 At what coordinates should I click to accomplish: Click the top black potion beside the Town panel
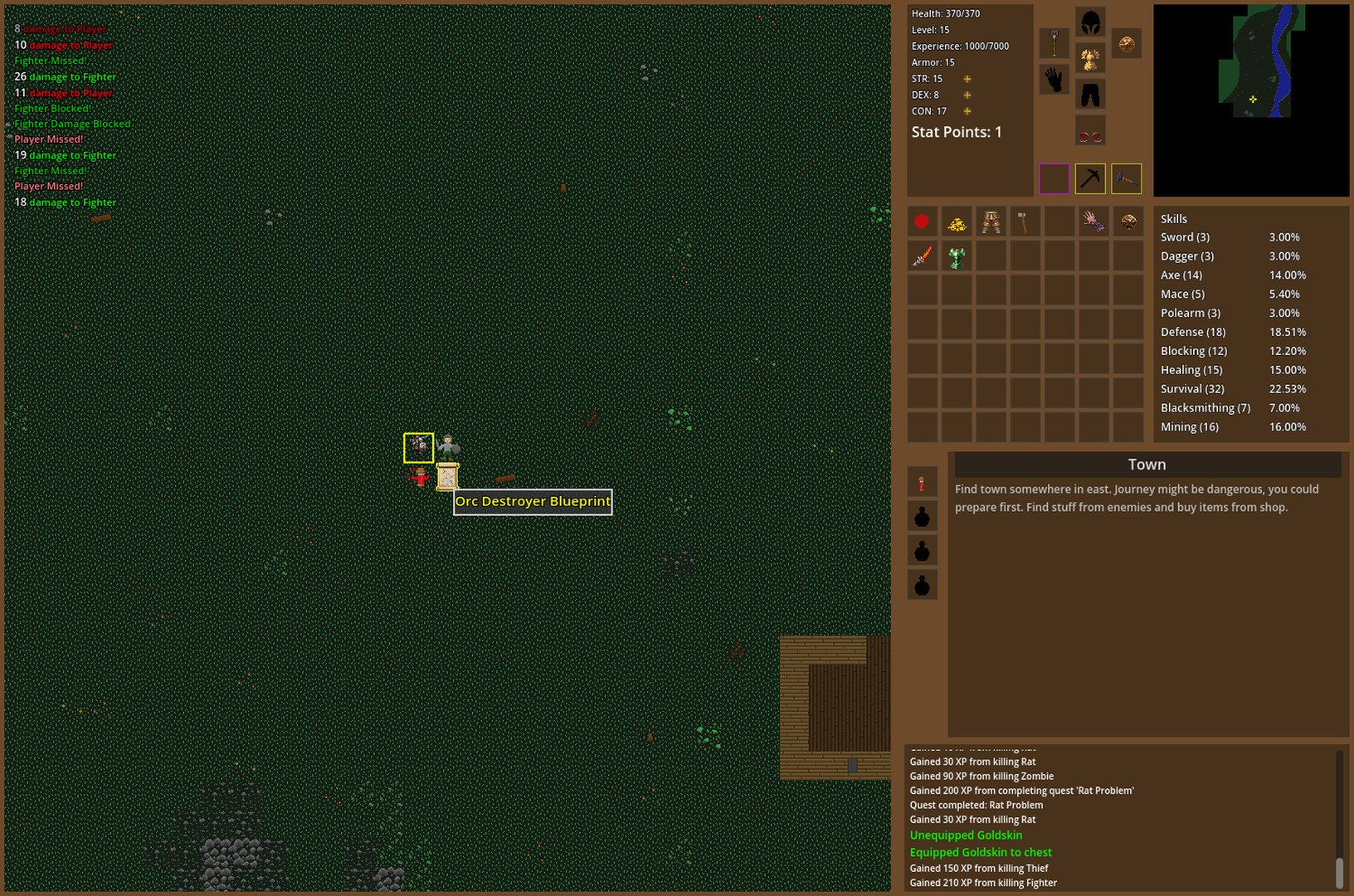[x=923, y=515]
